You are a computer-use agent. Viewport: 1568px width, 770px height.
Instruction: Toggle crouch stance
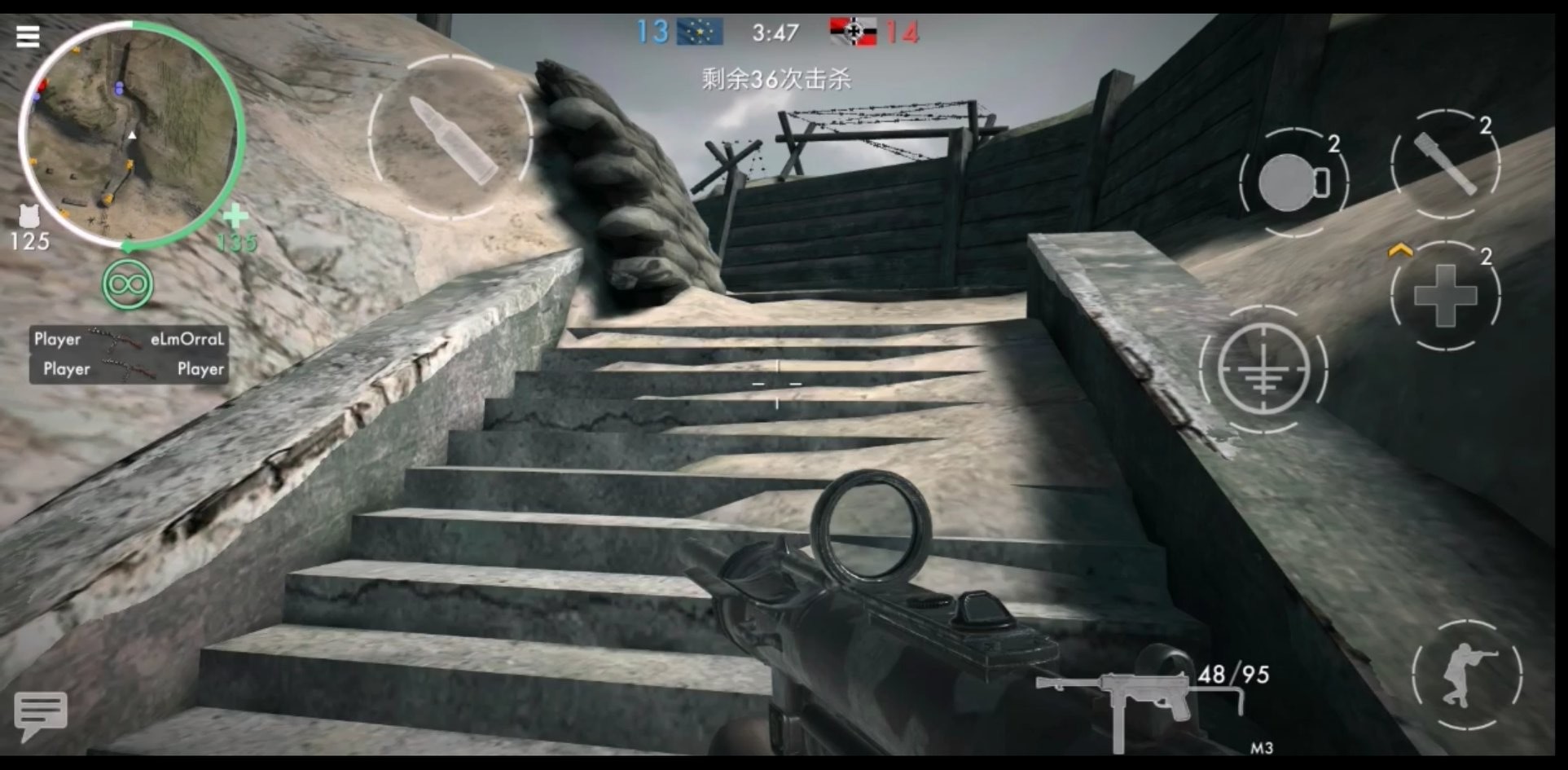(x=1466, y=675)
